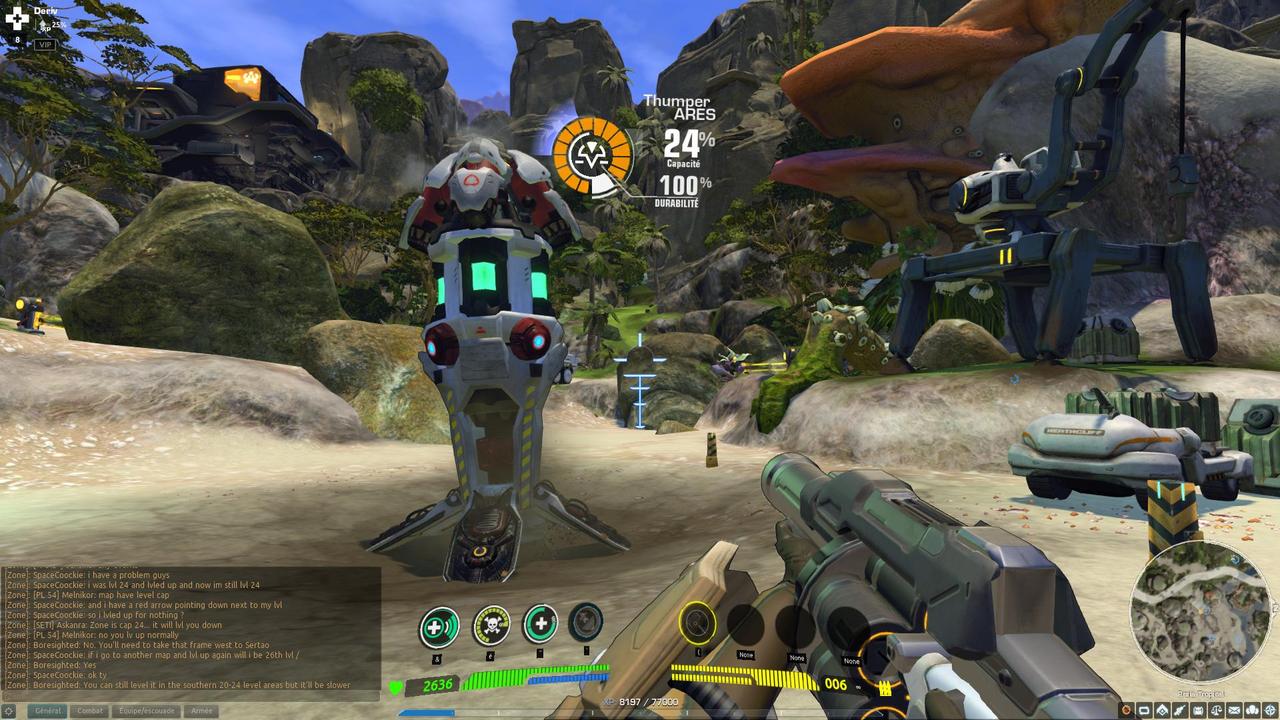Open the circular minimap
Screen dimensions: 1280x720
click(1201, 612)
